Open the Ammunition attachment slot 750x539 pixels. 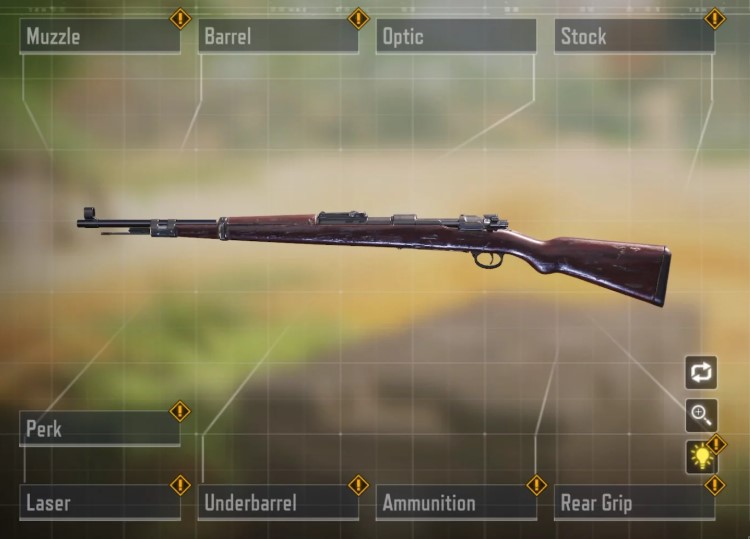click(455, 502)
